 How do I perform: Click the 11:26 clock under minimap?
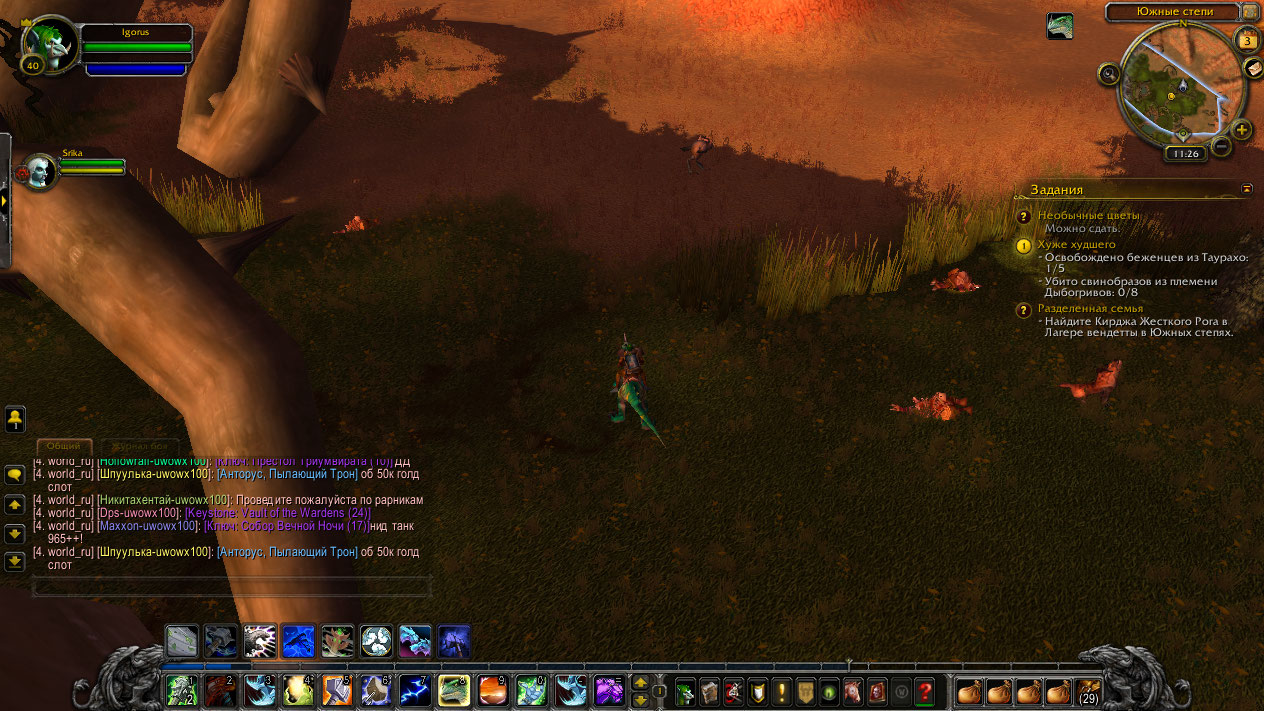pos(1185,154)
